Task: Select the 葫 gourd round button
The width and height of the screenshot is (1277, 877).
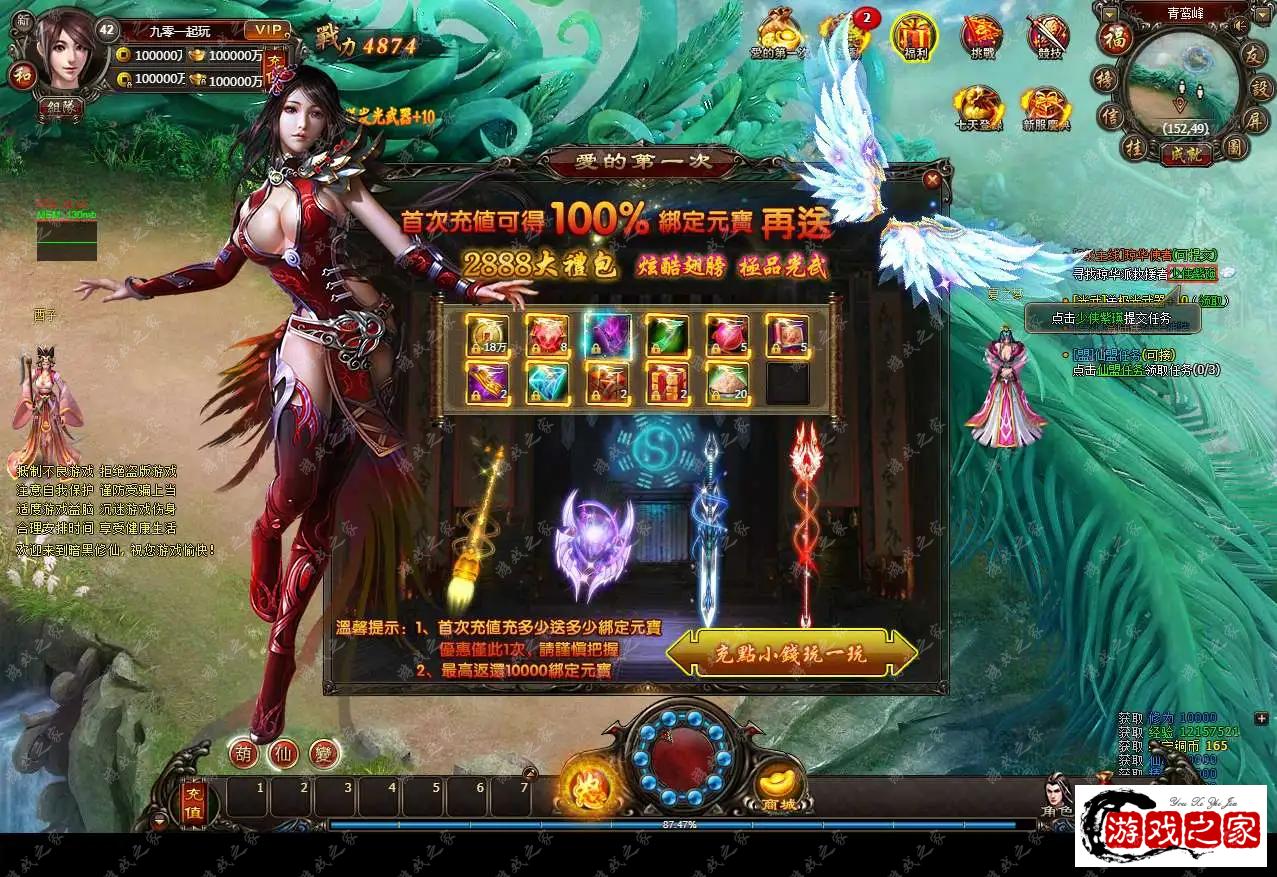Action: point(243,752)
